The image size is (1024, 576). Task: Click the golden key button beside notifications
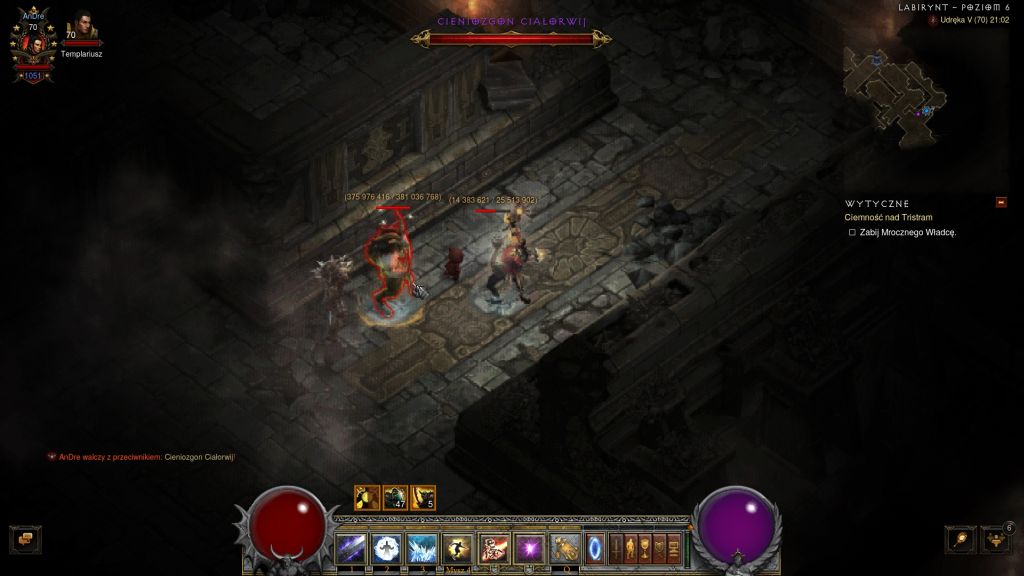[960, 539]
